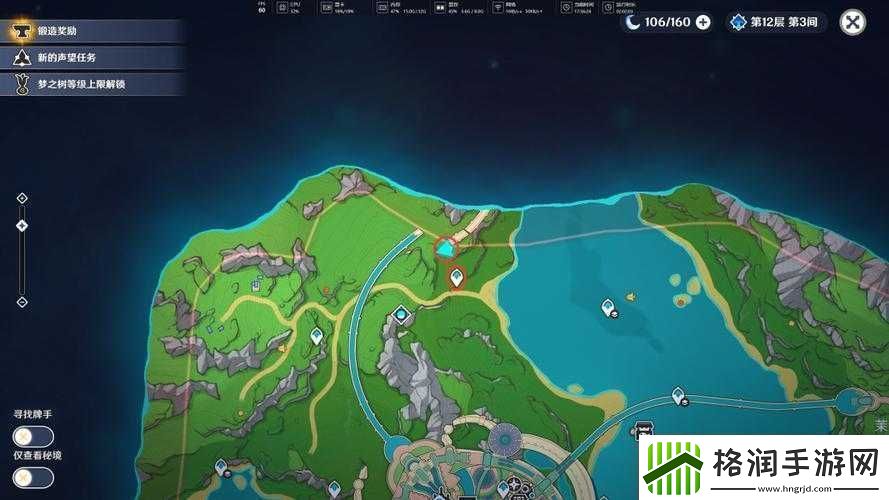
Task: Close the map with the X button
Action: click(852, 22)
